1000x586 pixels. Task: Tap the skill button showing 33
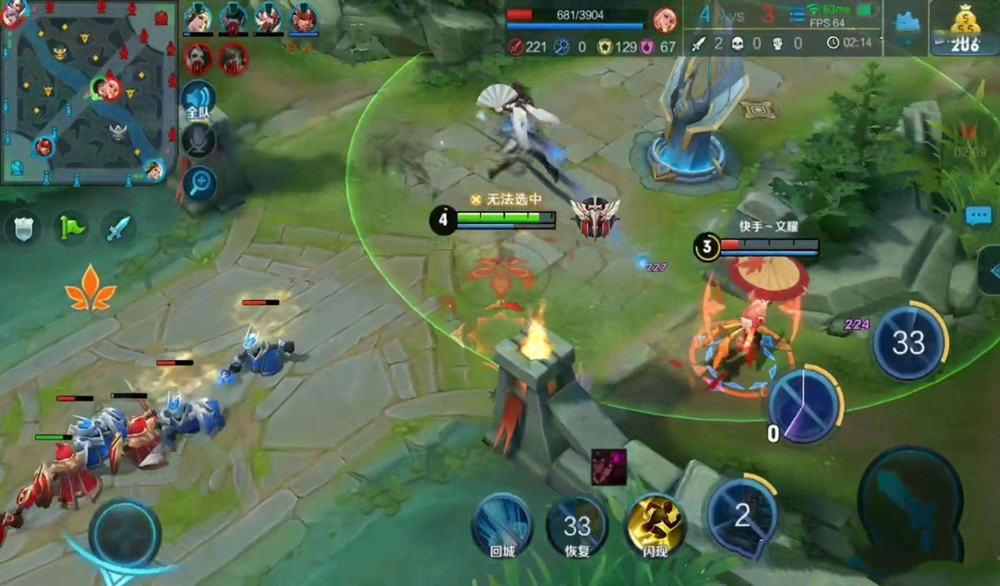click(908, 342)
